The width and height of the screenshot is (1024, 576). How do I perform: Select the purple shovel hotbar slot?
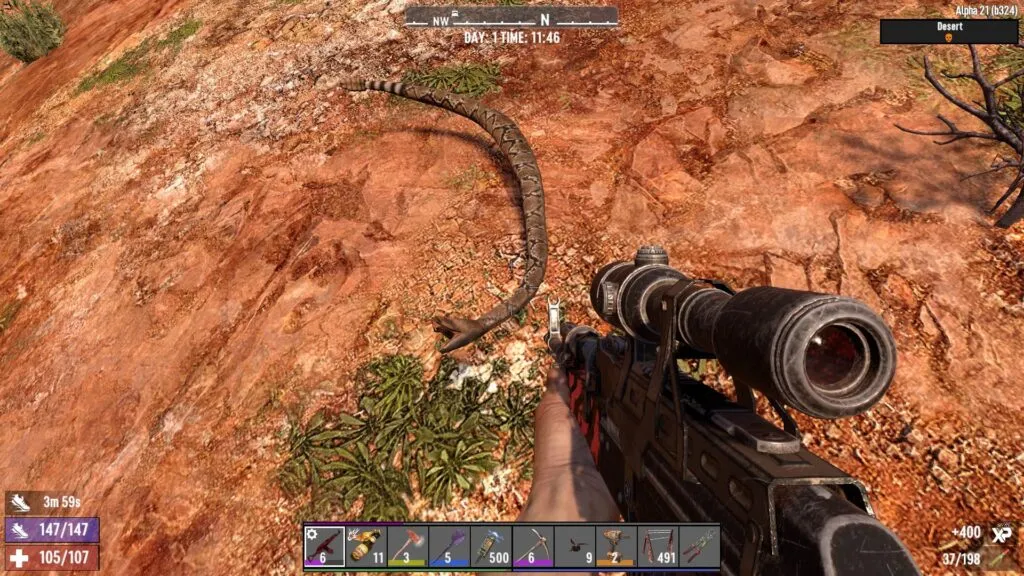point(449,547)
